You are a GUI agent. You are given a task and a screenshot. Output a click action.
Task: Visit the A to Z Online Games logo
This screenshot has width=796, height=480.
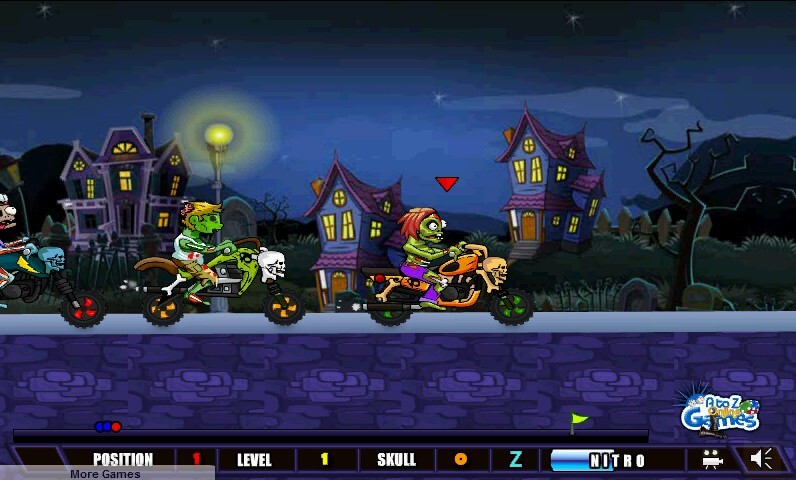[718, 411]
